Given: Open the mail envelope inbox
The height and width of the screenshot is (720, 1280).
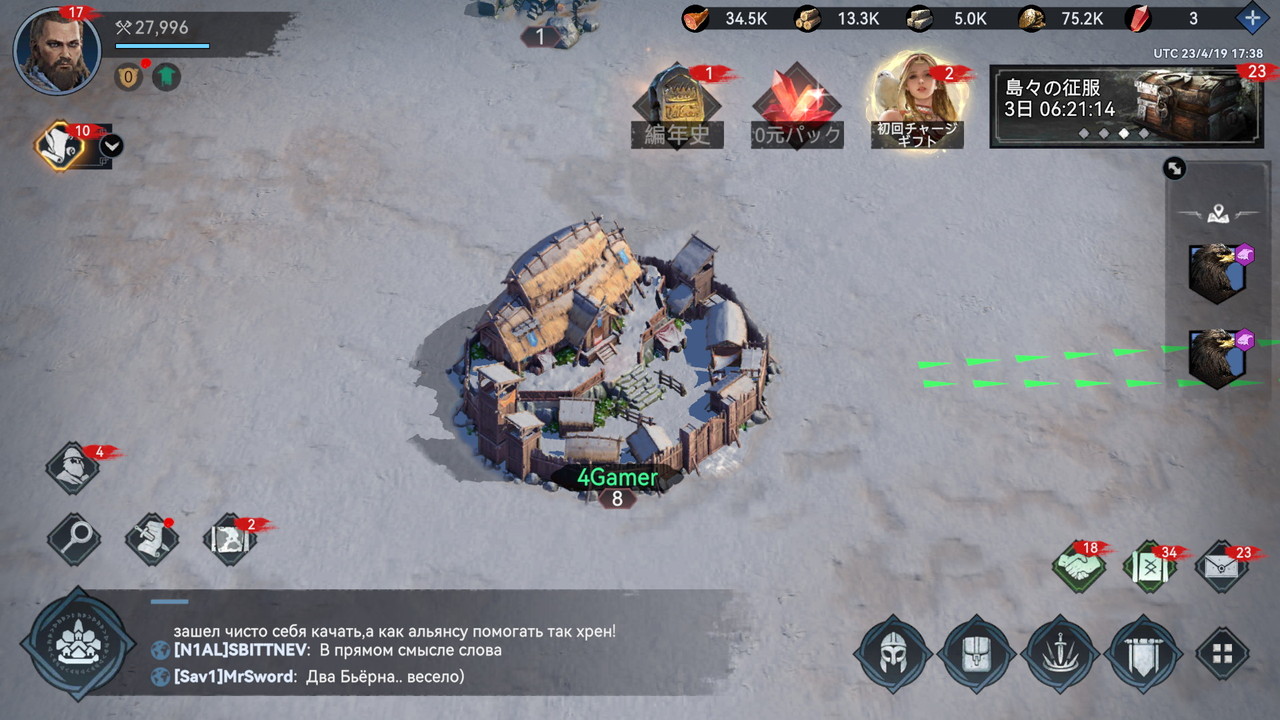Looking at the screenshot, I should 1222,567.
